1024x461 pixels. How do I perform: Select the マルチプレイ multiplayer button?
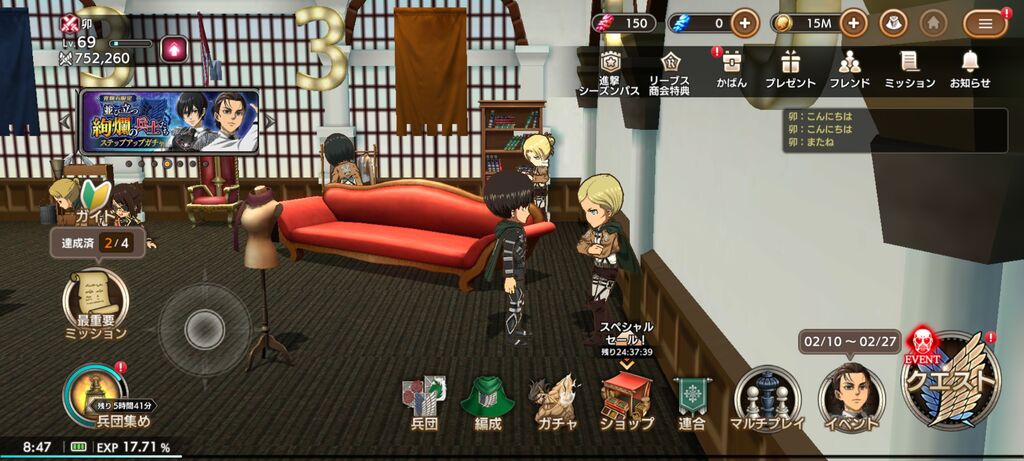point(766,398)
